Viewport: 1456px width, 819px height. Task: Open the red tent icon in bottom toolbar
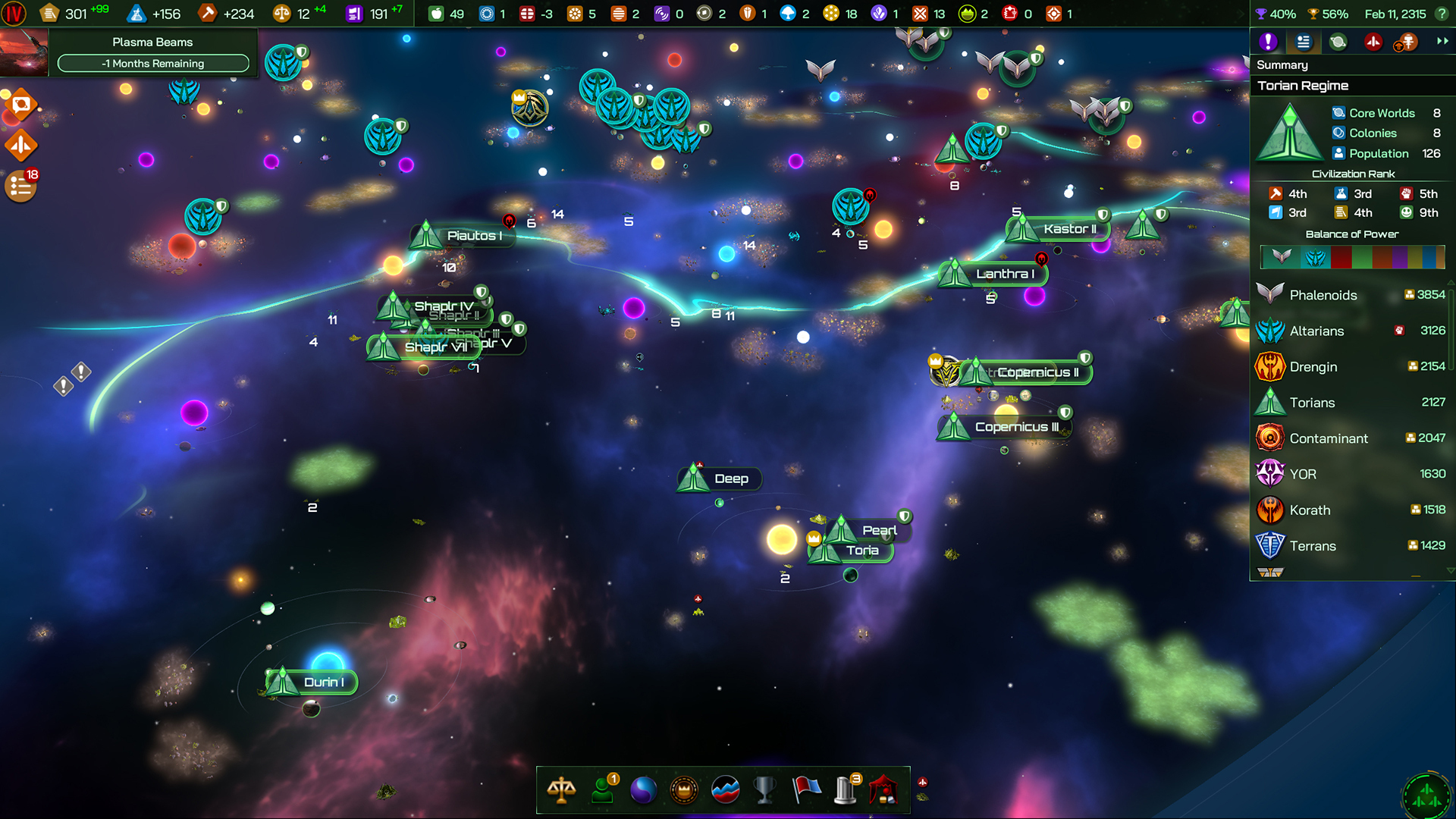pos(884,789)
